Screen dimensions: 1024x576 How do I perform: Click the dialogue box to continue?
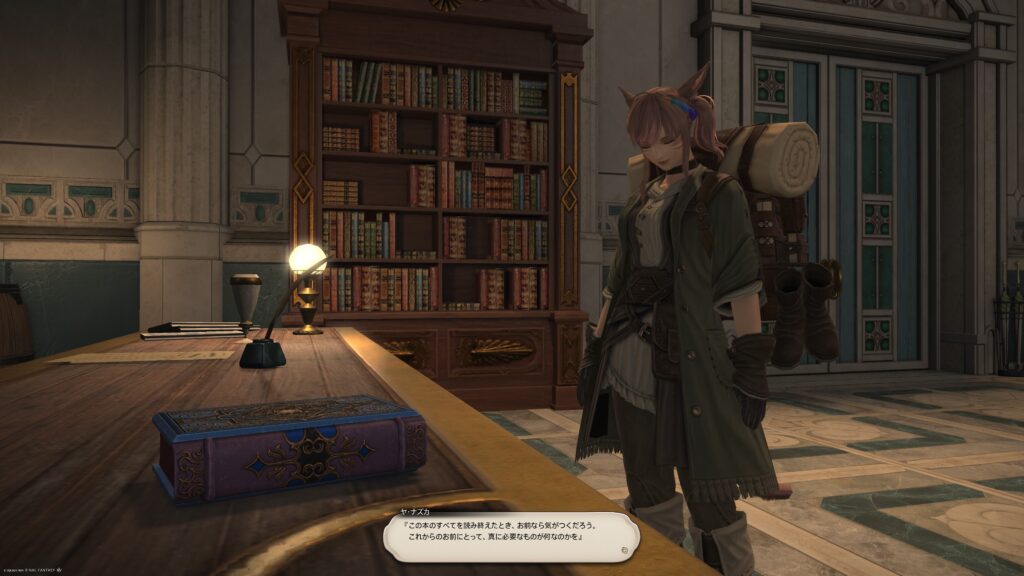point(511,536)
